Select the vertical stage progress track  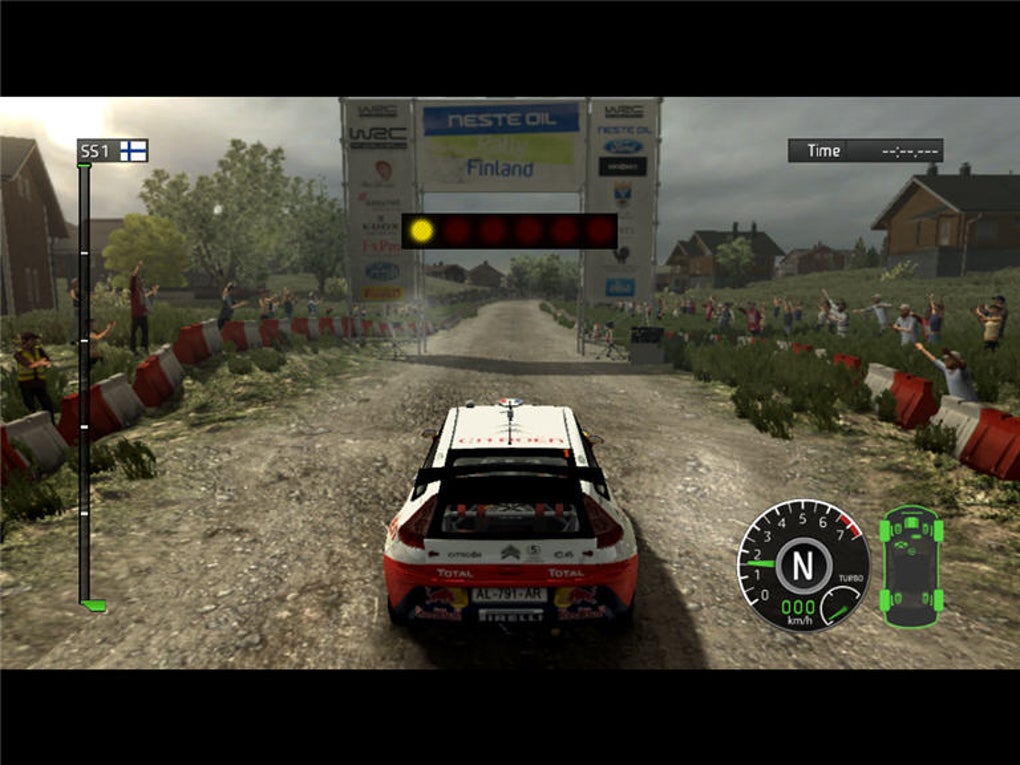[x=85, y=385]
